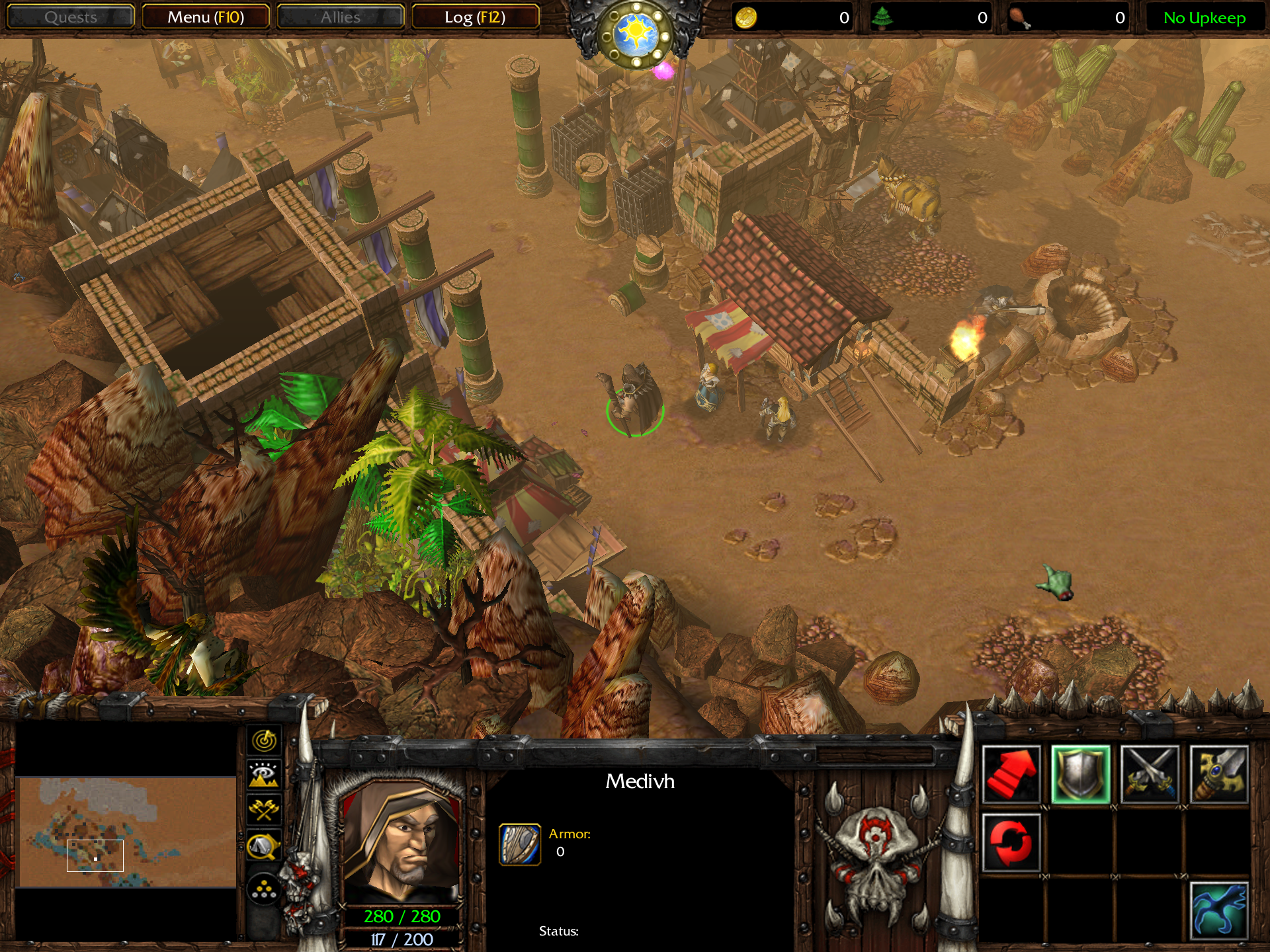The width and height of the screenshot is (1270, 952).
Task: Use Medivh's blue raven form ability
Action: [1219, 911]
